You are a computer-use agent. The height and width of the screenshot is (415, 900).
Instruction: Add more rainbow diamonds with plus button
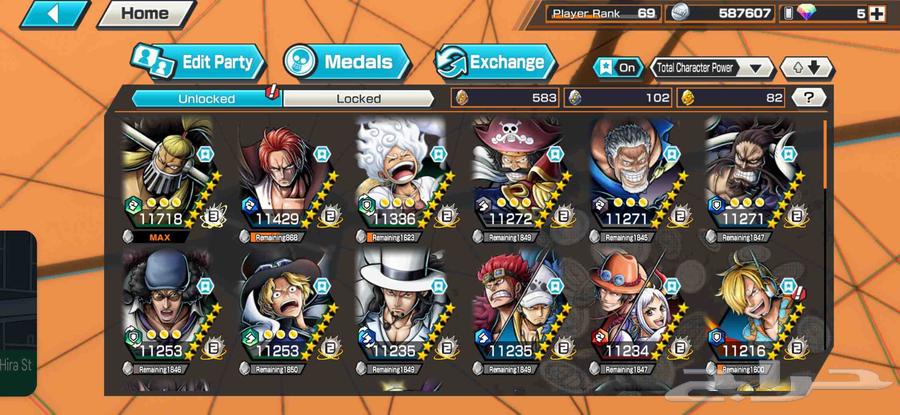877,14
